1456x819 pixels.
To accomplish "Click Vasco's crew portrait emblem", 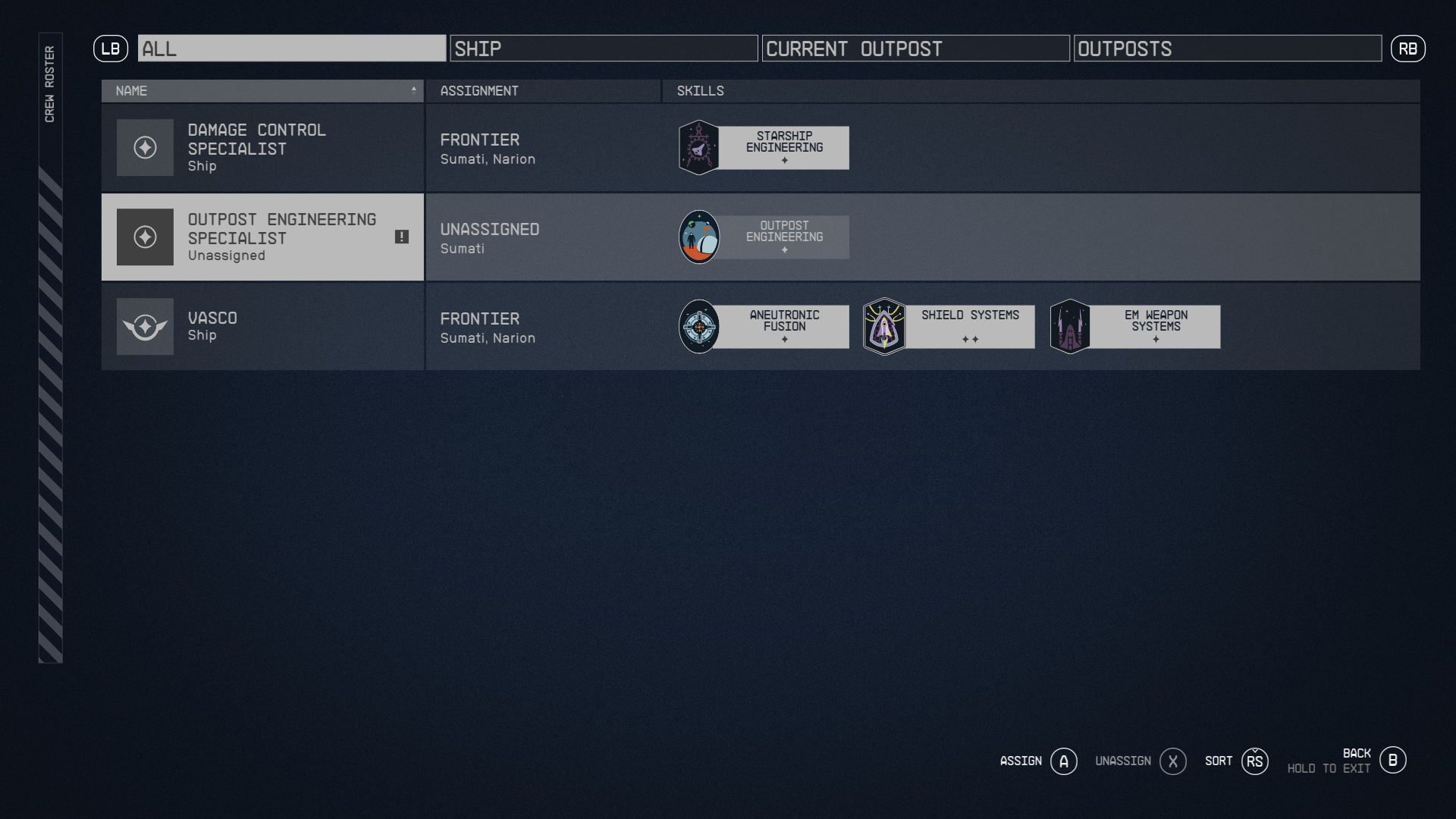I will pos(146,326).
